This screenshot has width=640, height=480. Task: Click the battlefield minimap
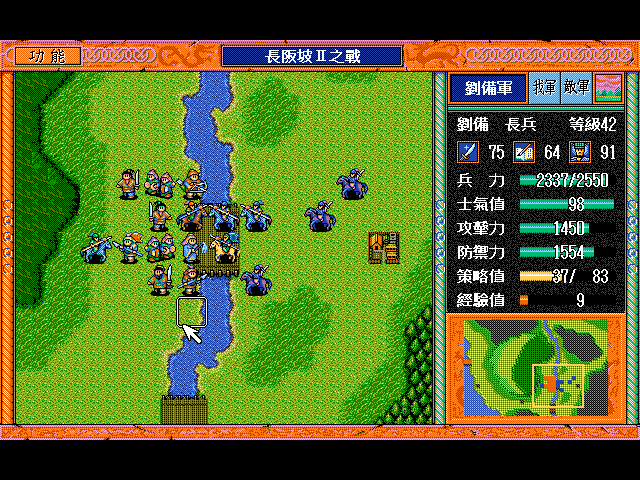point(535,367)
